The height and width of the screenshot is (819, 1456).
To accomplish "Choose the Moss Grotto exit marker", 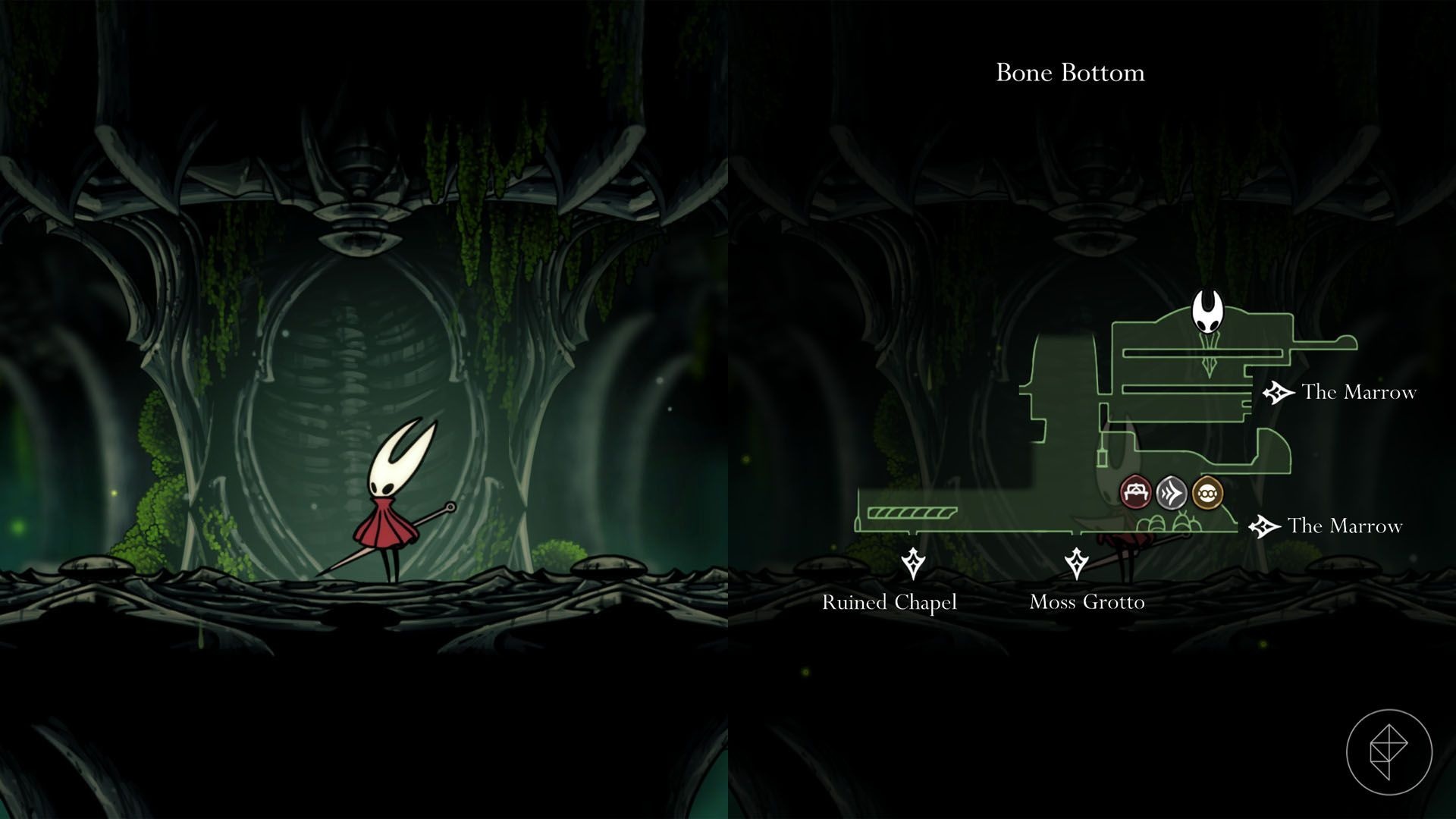I will tap(1076, 563).
